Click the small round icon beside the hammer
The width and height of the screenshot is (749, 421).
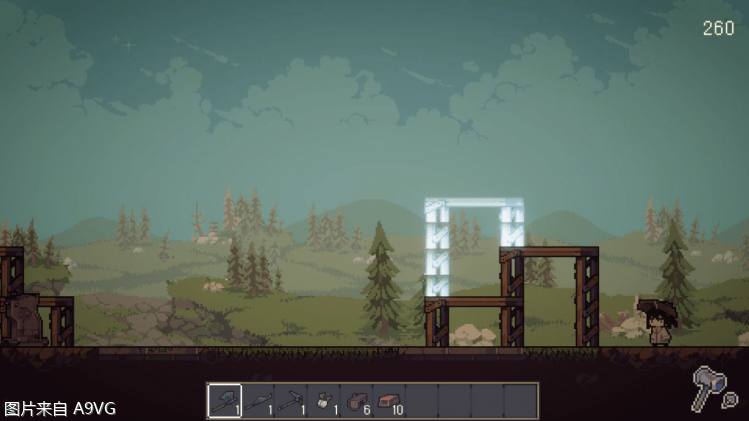click(730, 400)
